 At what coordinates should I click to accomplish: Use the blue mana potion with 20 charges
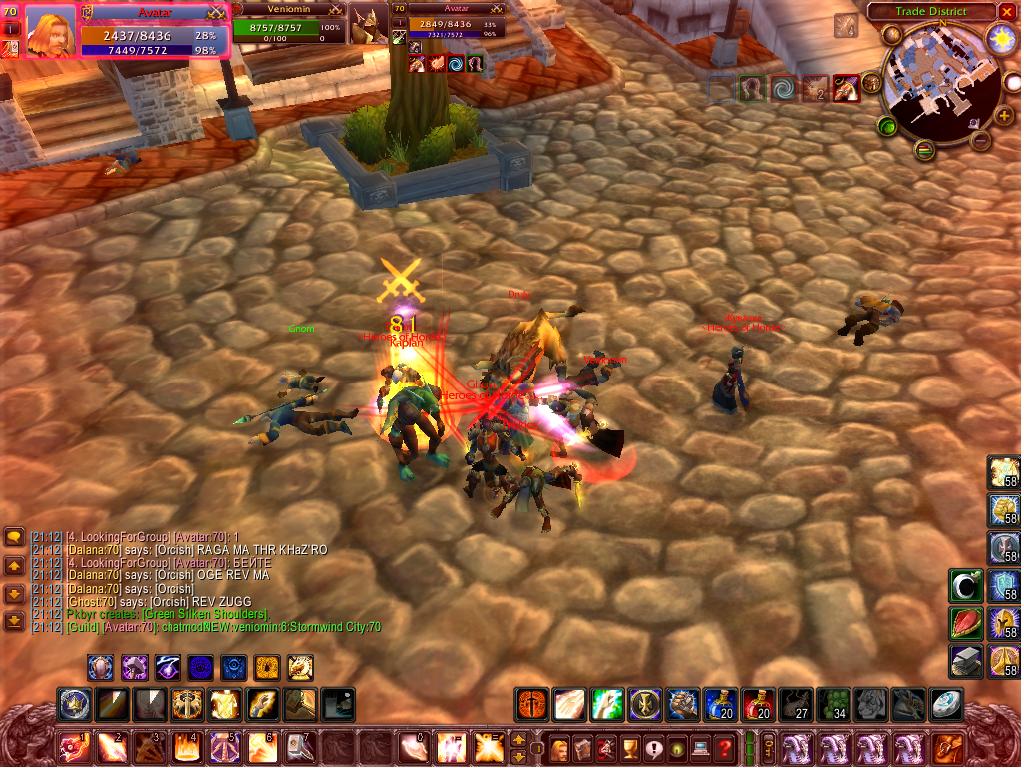[x=720, y=704]
